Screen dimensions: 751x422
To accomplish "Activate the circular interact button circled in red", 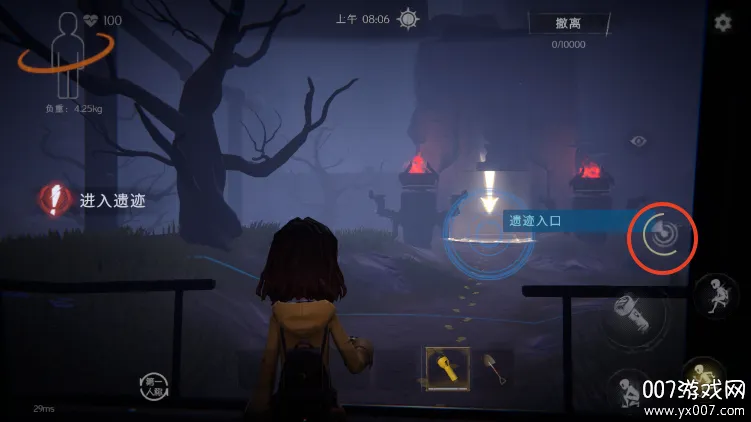I will point(662,237).
